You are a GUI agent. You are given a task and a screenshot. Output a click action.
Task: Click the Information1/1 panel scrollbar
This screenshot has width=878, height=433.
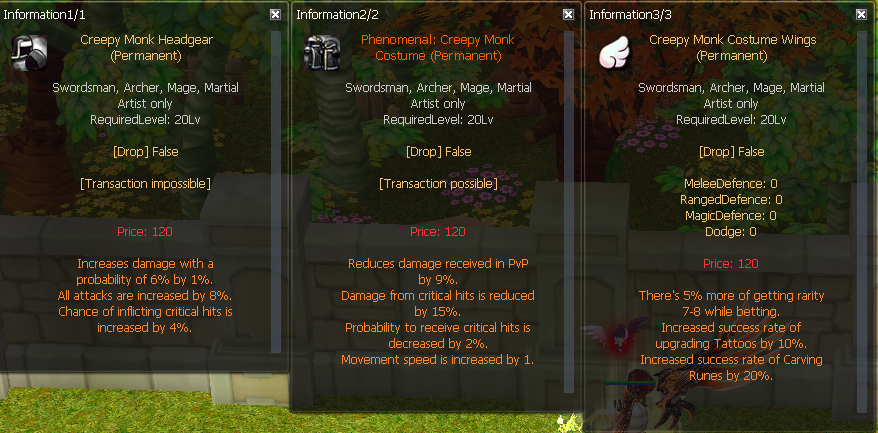tap(277, 200)
